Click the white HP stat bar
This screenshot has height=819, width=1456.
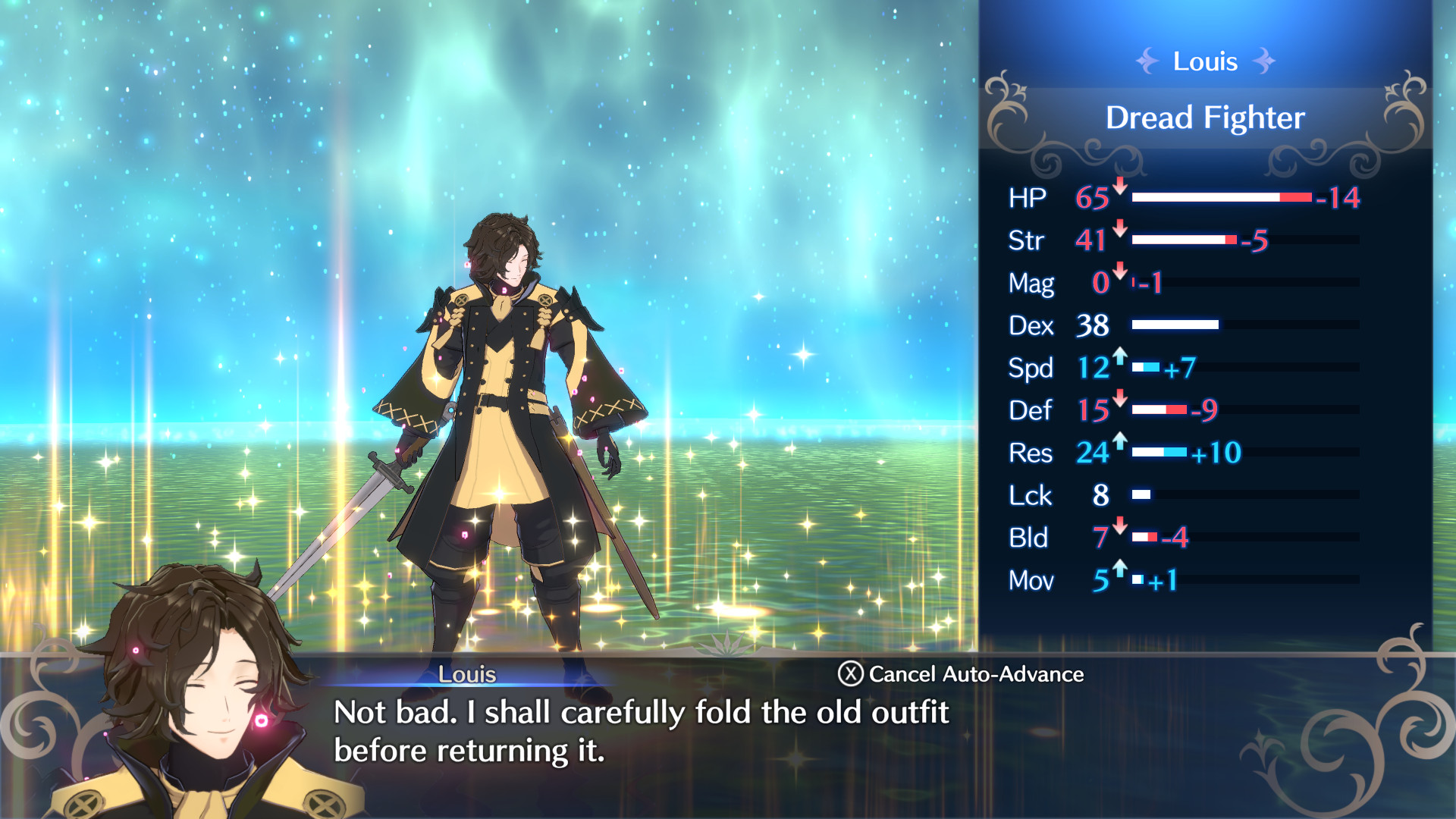point(1206,197)
